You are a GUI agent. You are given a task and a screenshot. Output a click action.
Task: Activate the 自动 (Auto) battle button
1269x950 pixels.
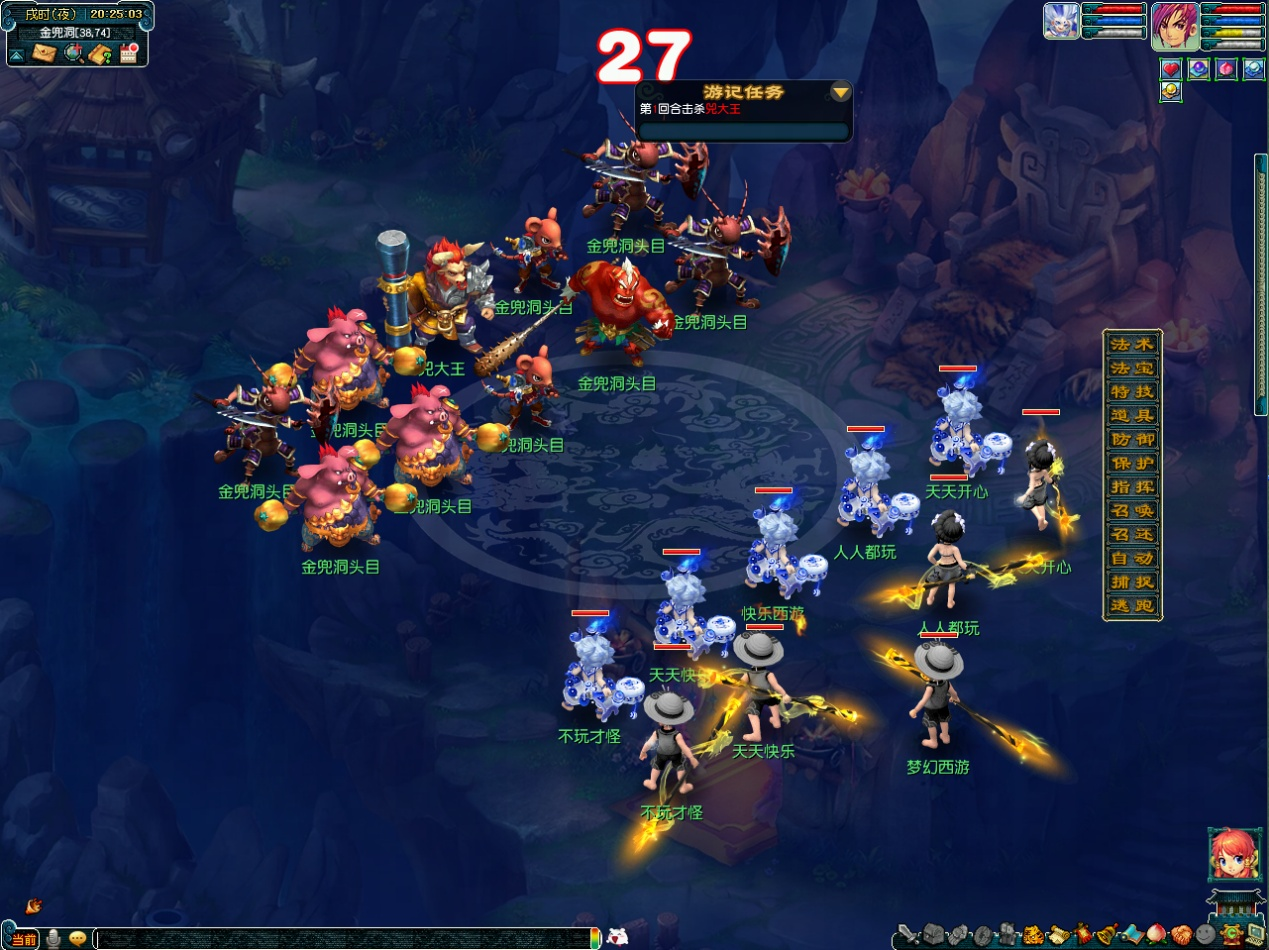(x=1132, y=558)
